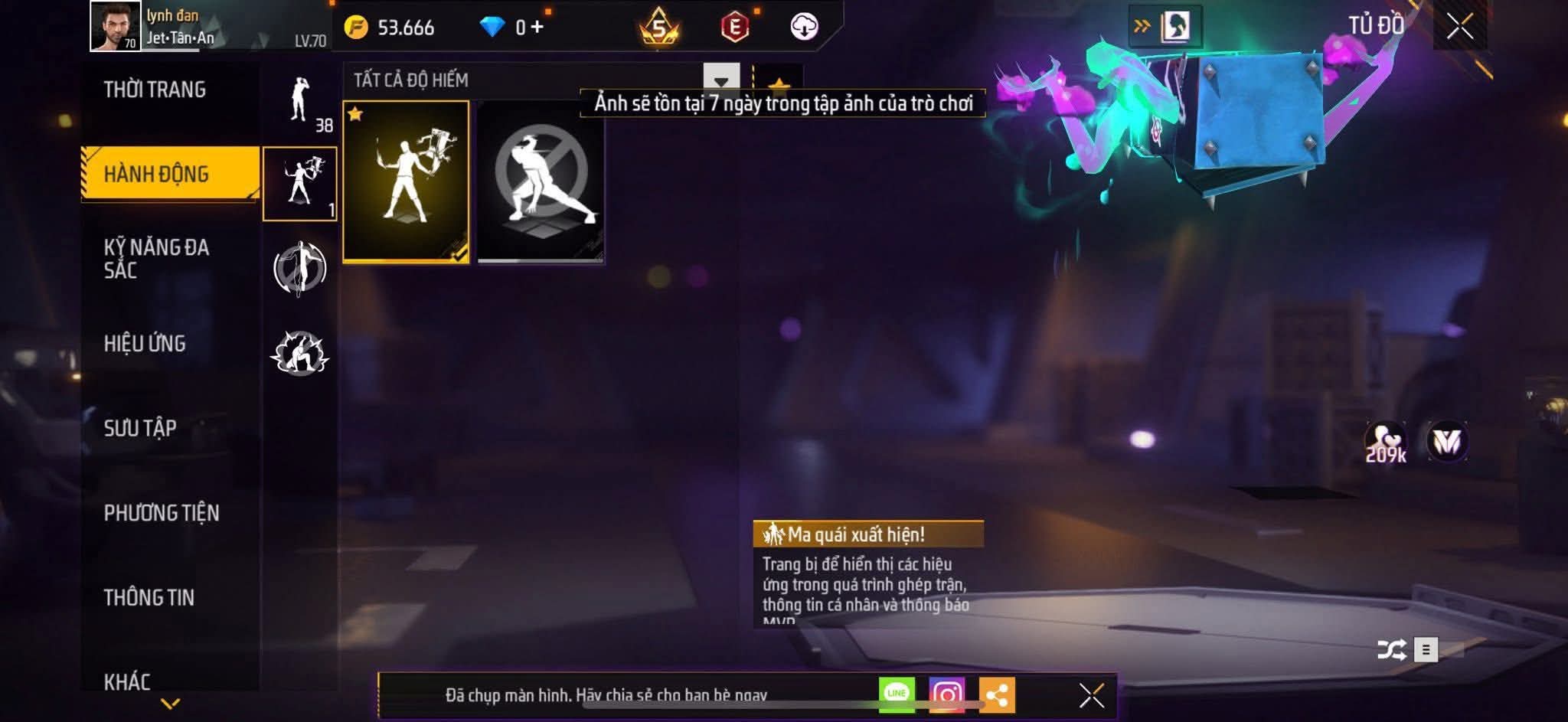The height and width of the screenshot is (722, 1568).
Task: Open the Phương Tiện category
Action: click(162, 513)
